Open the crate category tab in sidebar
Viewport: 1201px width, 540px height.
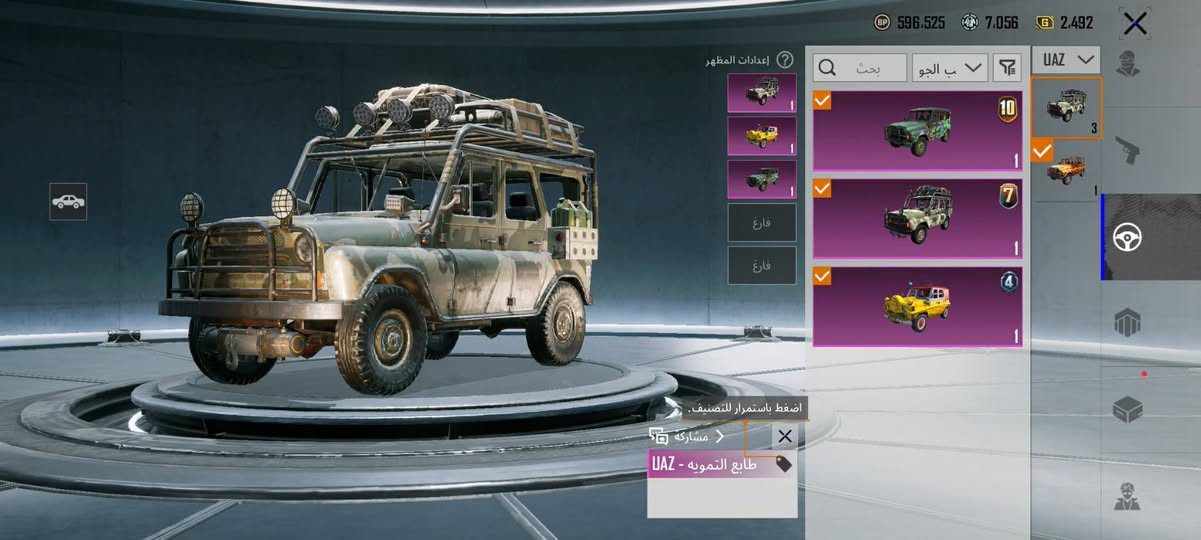click(1128, 409)
